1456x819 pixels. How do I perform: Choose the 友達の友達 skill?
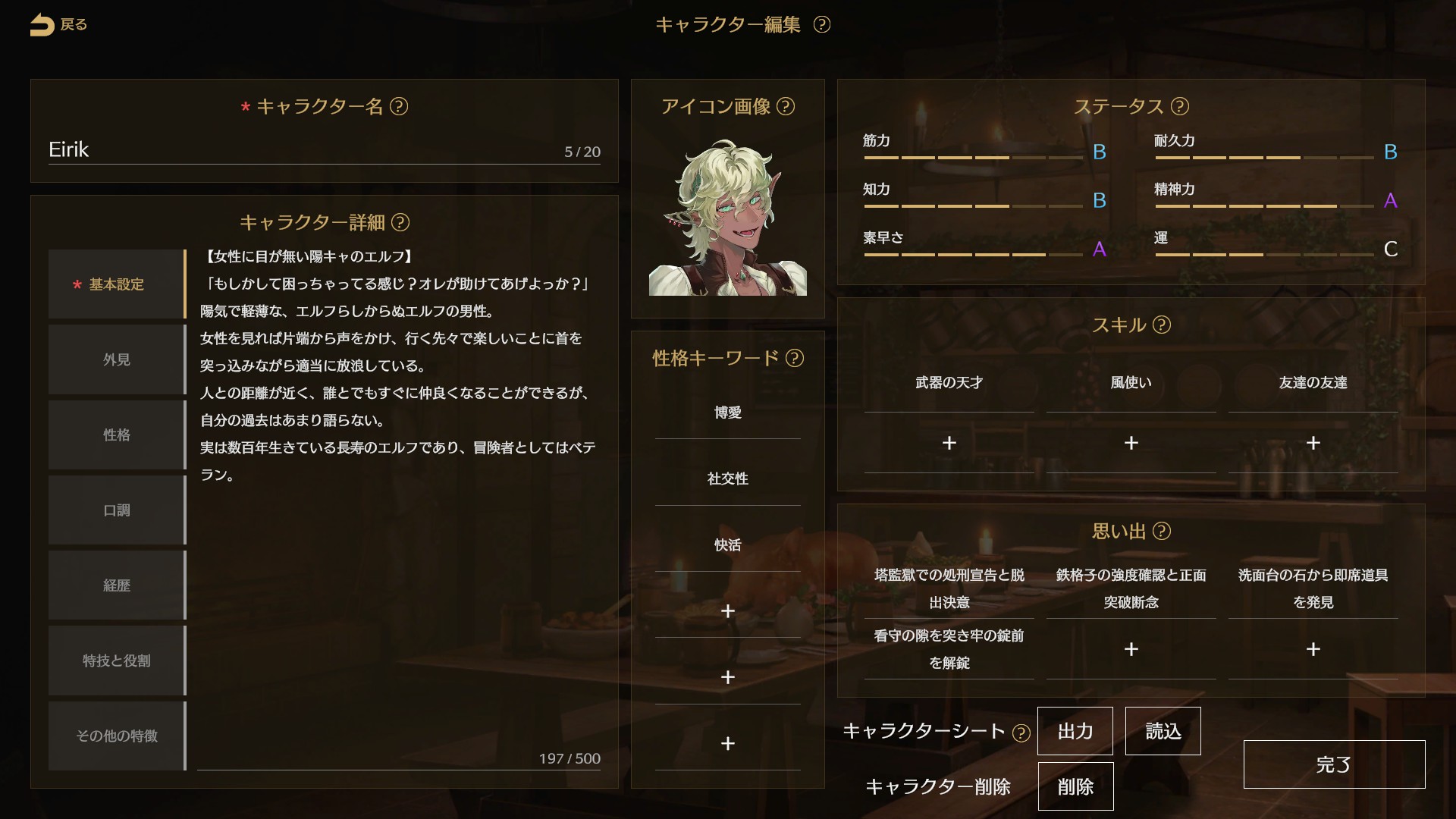1313,383
